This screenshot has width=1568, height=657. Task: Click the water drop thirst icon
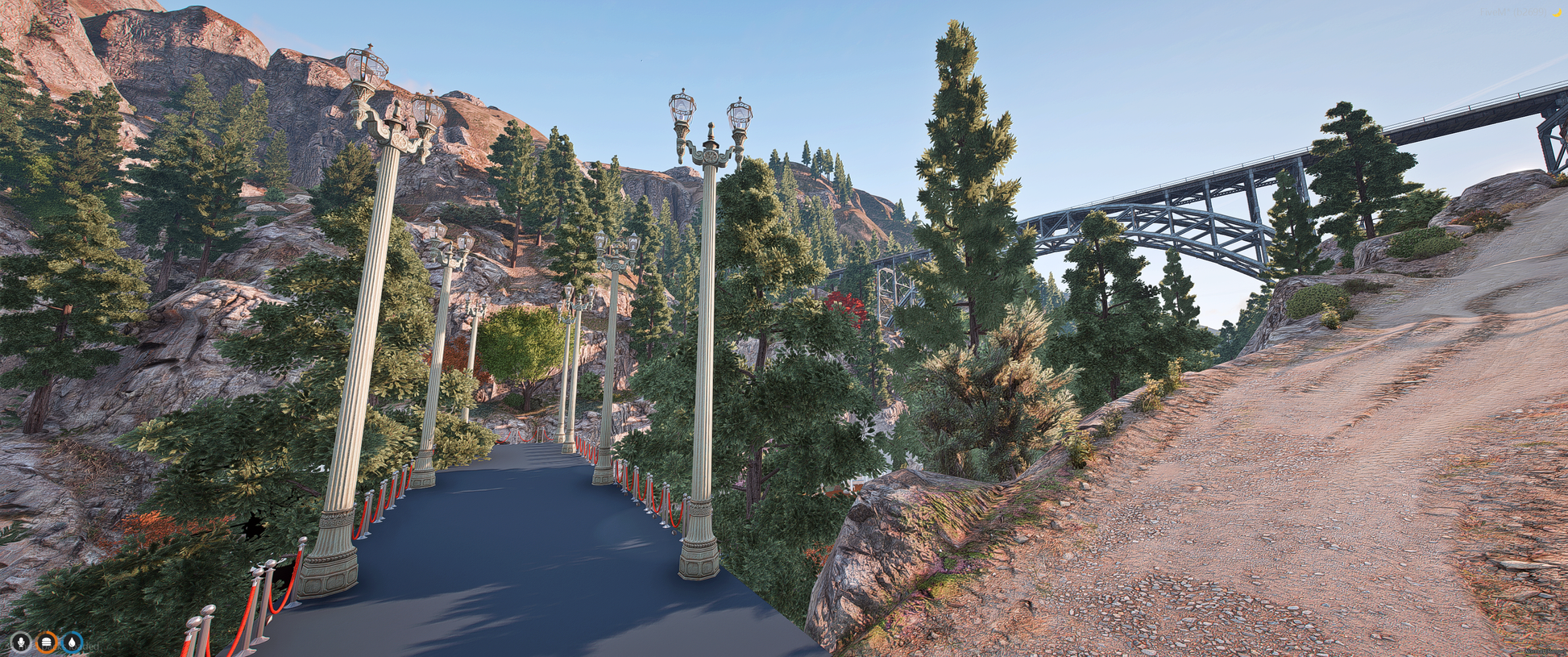tap(73, 642)
